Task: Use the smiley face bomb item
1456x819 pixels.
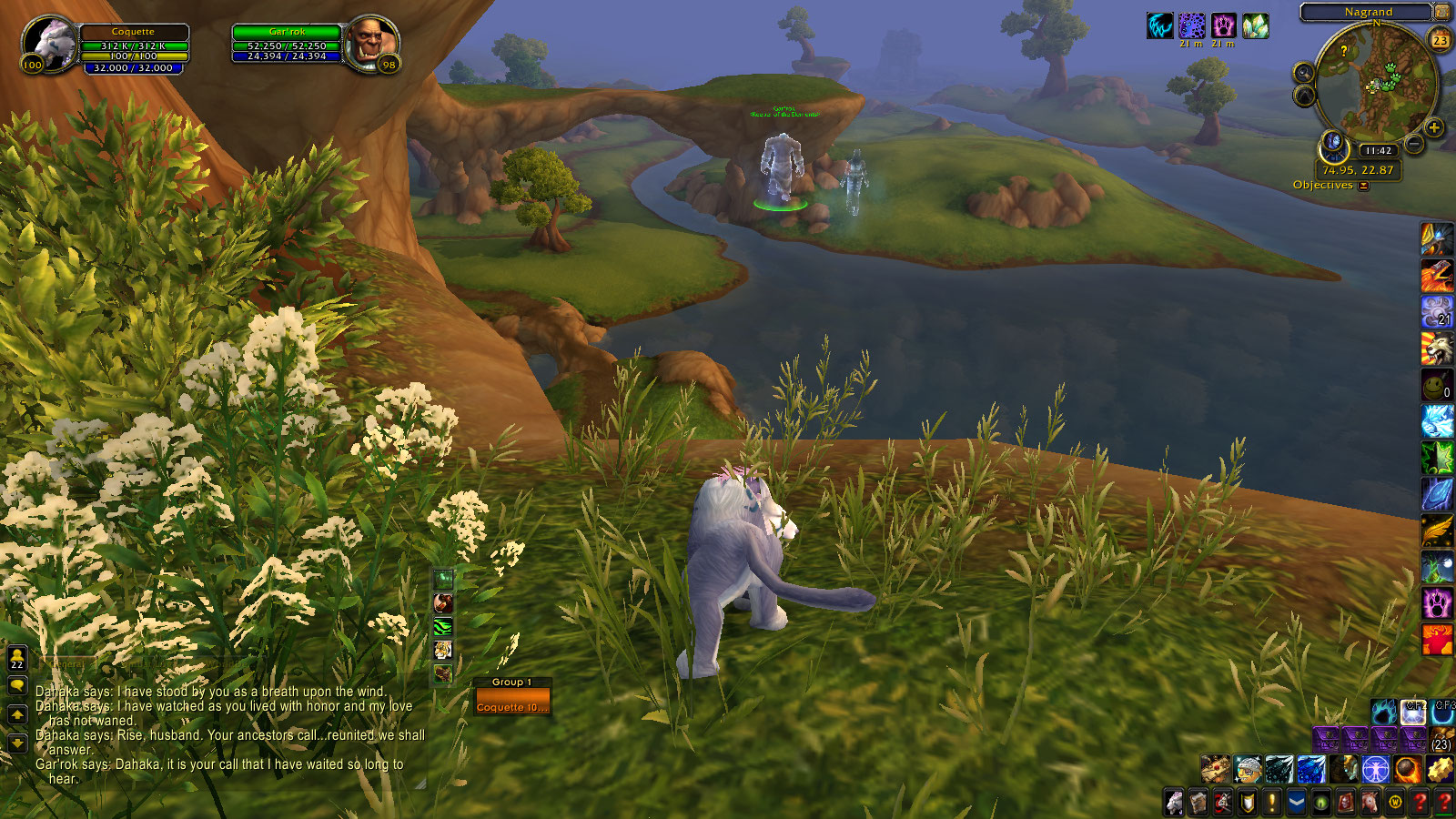Action: click(x=1437, y=384)
